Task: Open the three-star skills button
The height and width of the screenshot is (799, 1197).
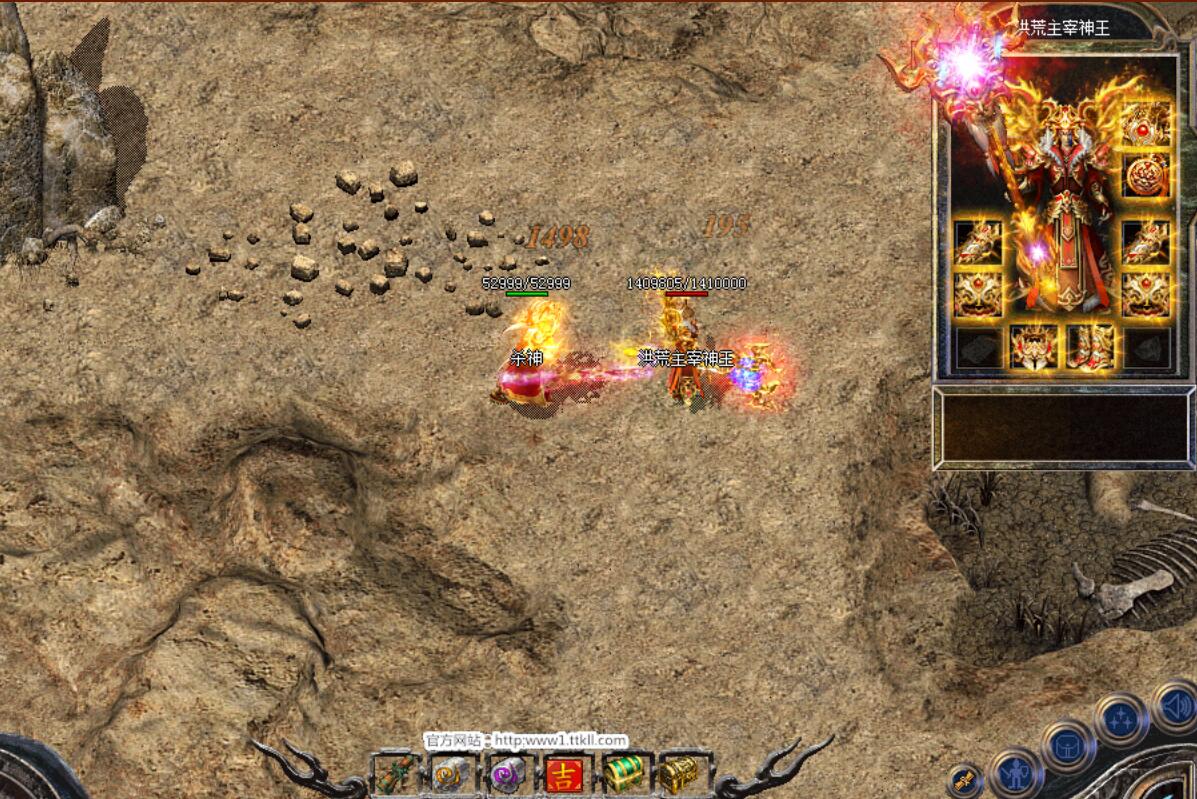Action: coord(1120,717)
